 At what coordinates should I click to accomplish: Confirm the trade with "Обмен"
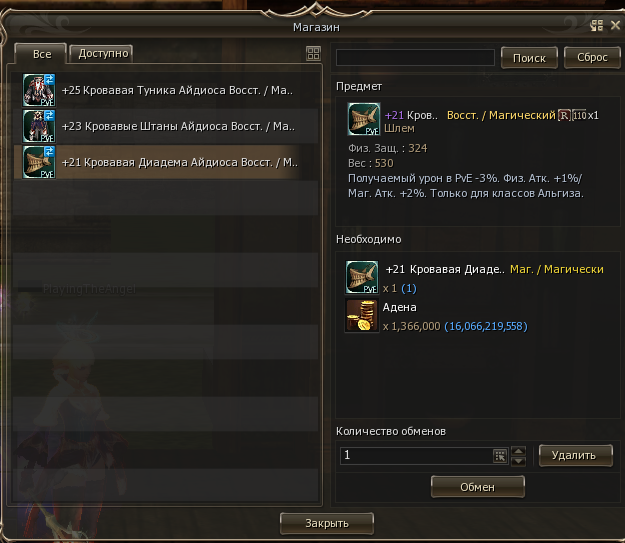478,486
